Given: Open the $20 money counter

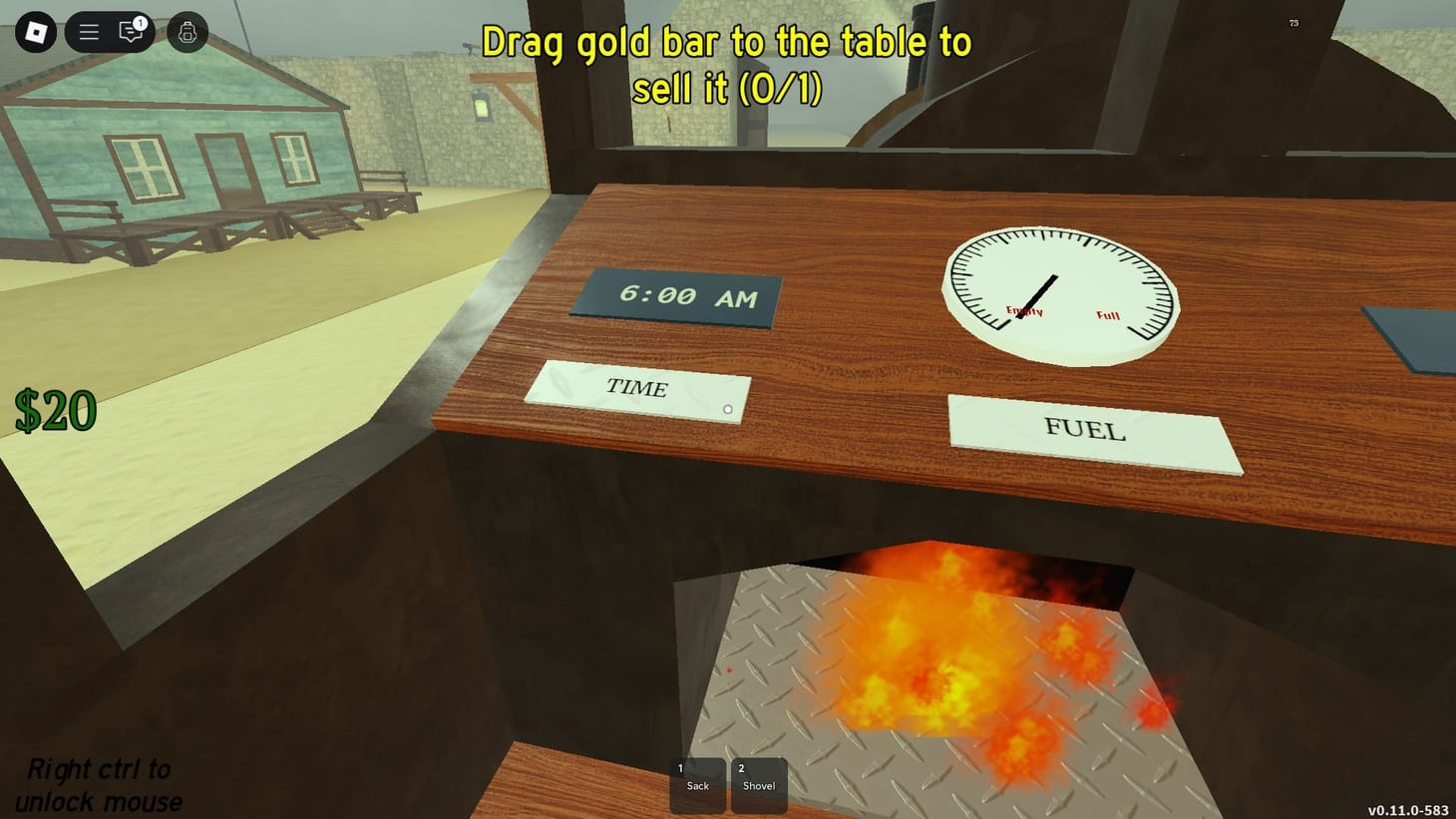Looking at the screenshot, I should [55, 407].
